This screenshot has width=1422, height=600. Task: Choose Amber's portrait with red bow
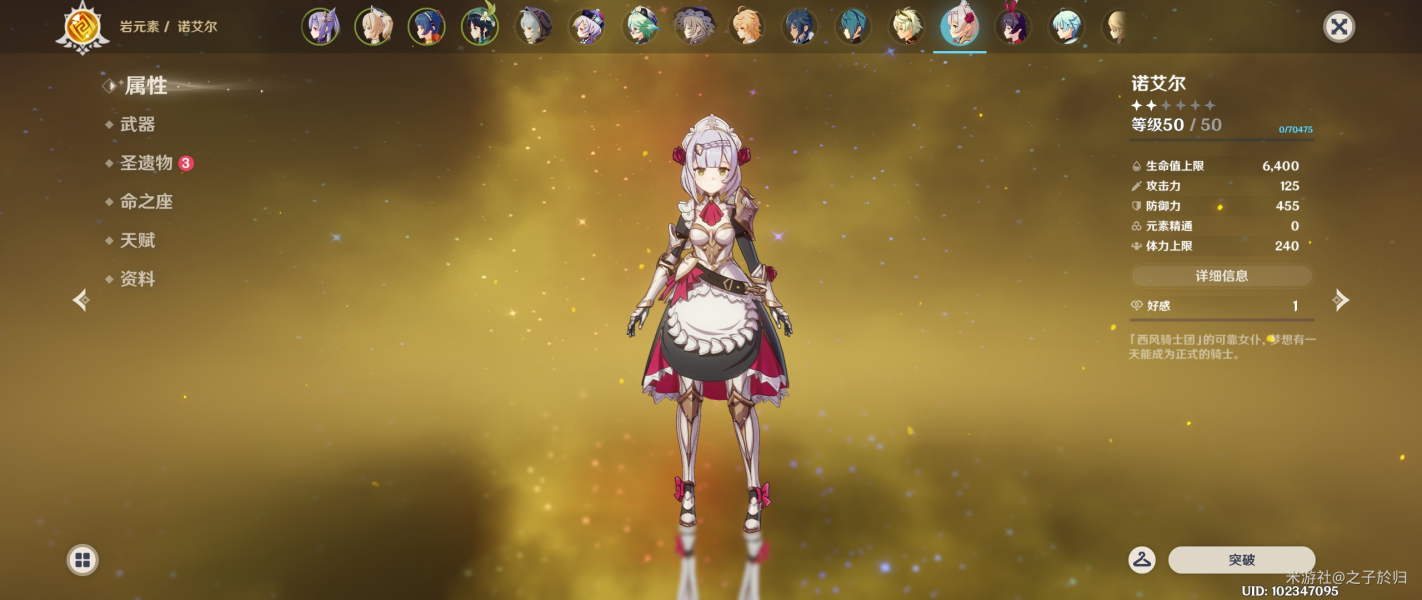click(1014, 27)
